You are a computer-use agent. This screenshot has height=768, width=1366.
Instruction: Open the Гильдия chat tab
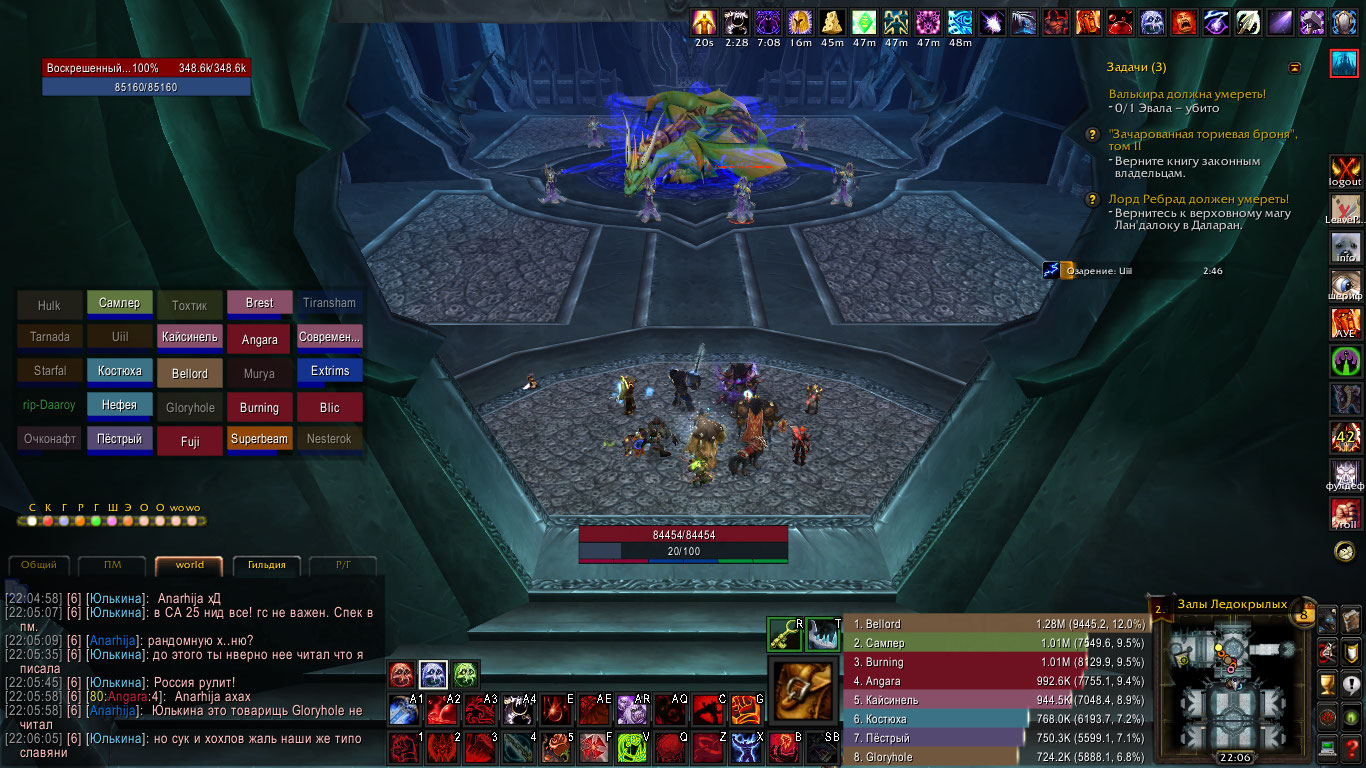point(266,565)
